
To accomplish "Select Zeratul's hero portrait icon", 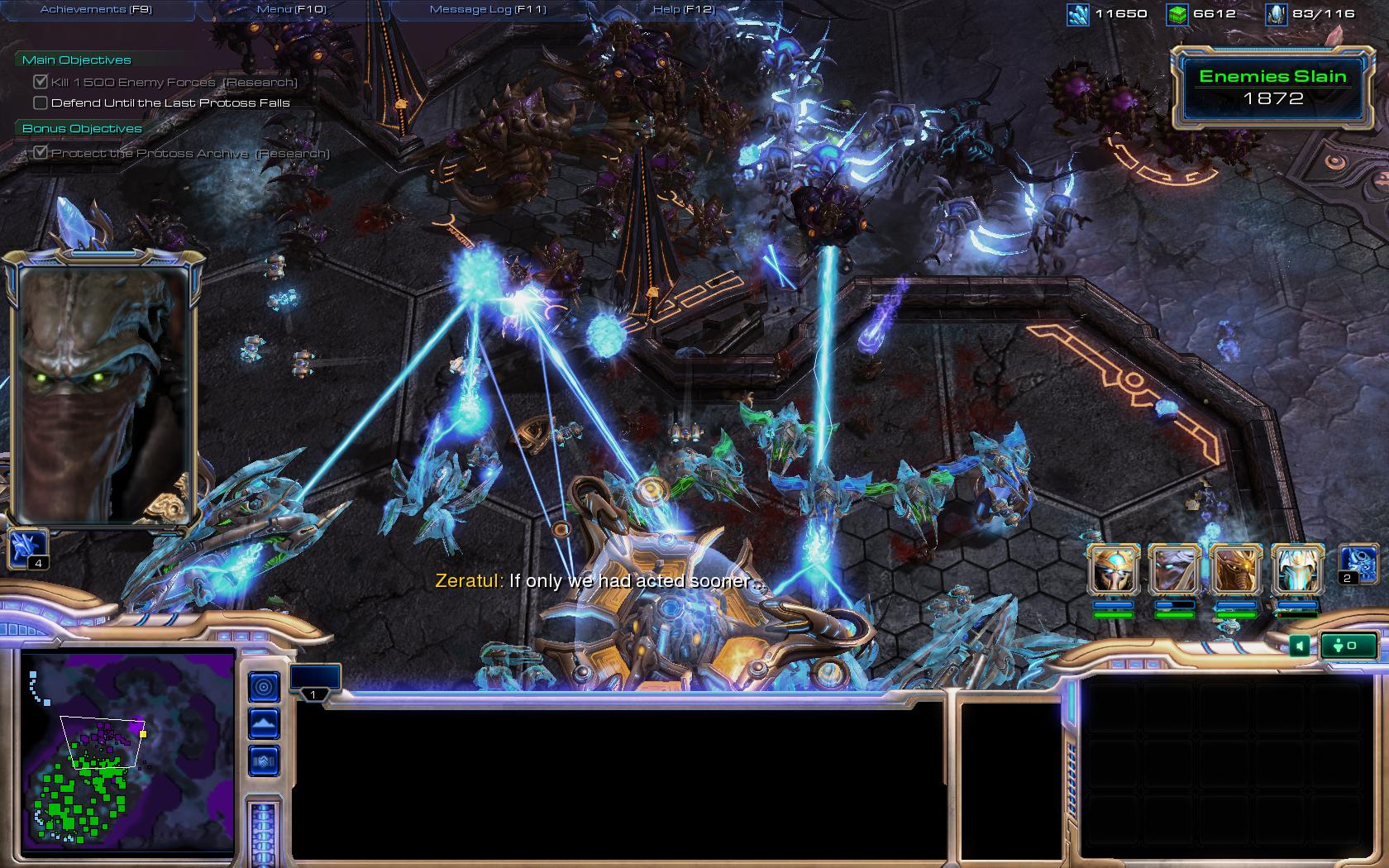I will click(1174, 570).
